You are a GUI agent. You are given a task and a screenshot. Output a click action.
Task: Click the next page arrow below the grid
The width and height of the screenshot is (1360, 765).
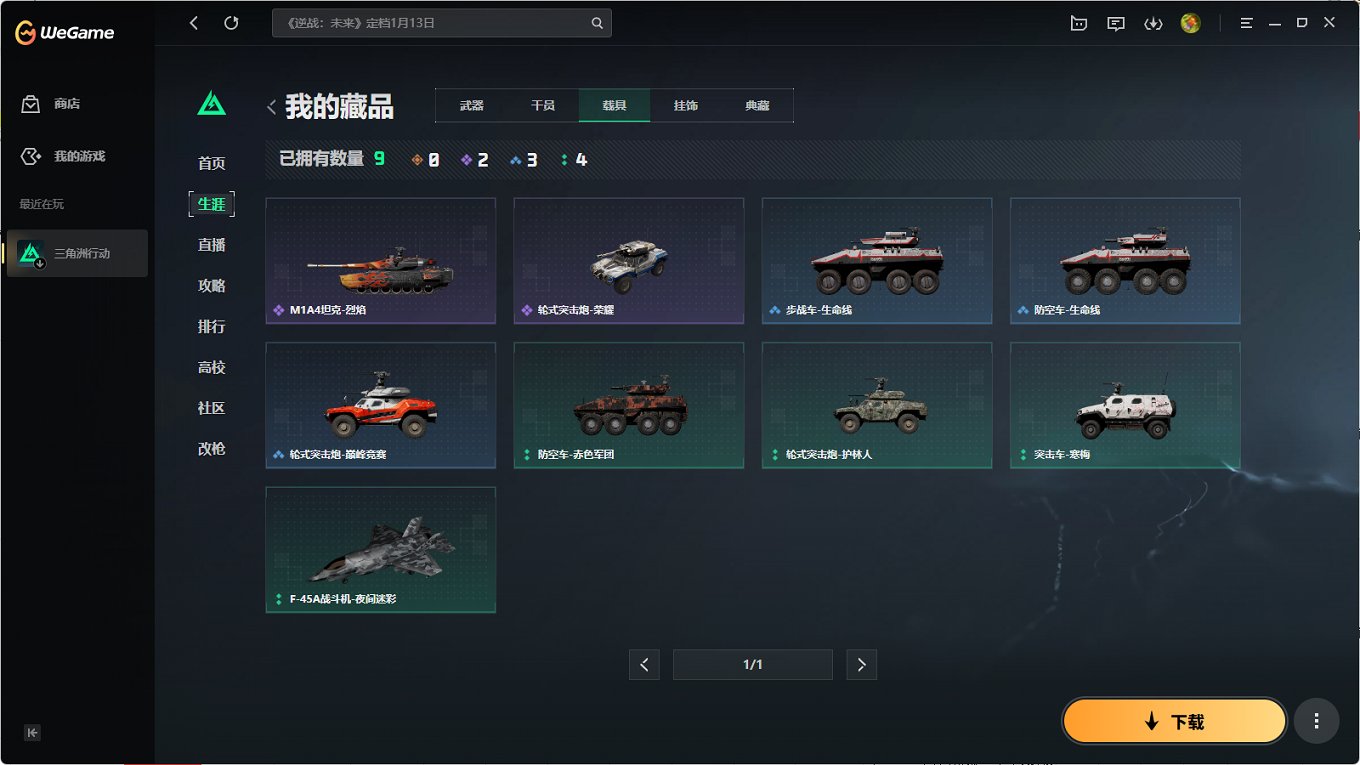[x=861, y=664]
